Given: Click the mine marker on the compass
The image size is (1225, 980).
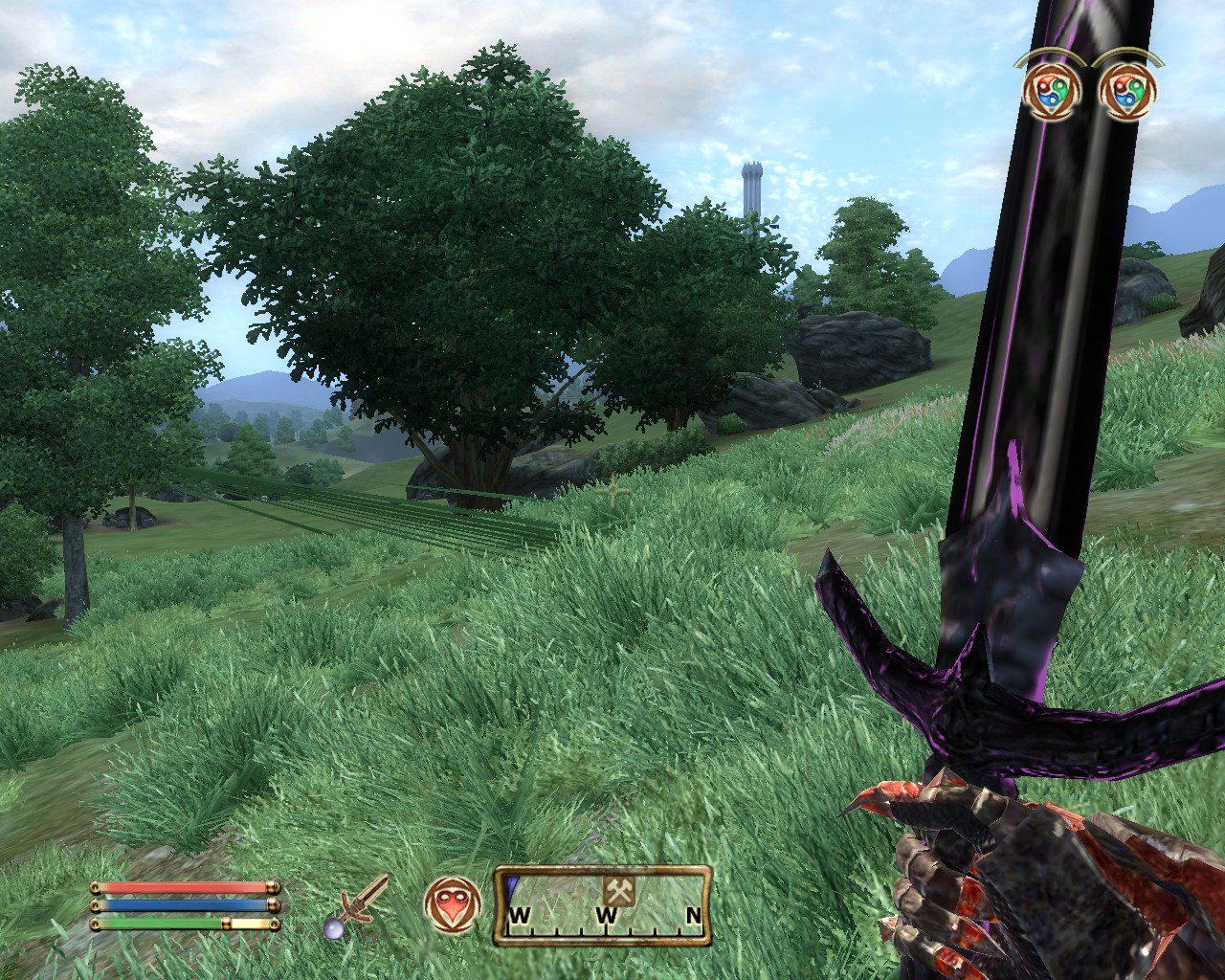Looking at the screenshot, I should click(x=614, y=890).
